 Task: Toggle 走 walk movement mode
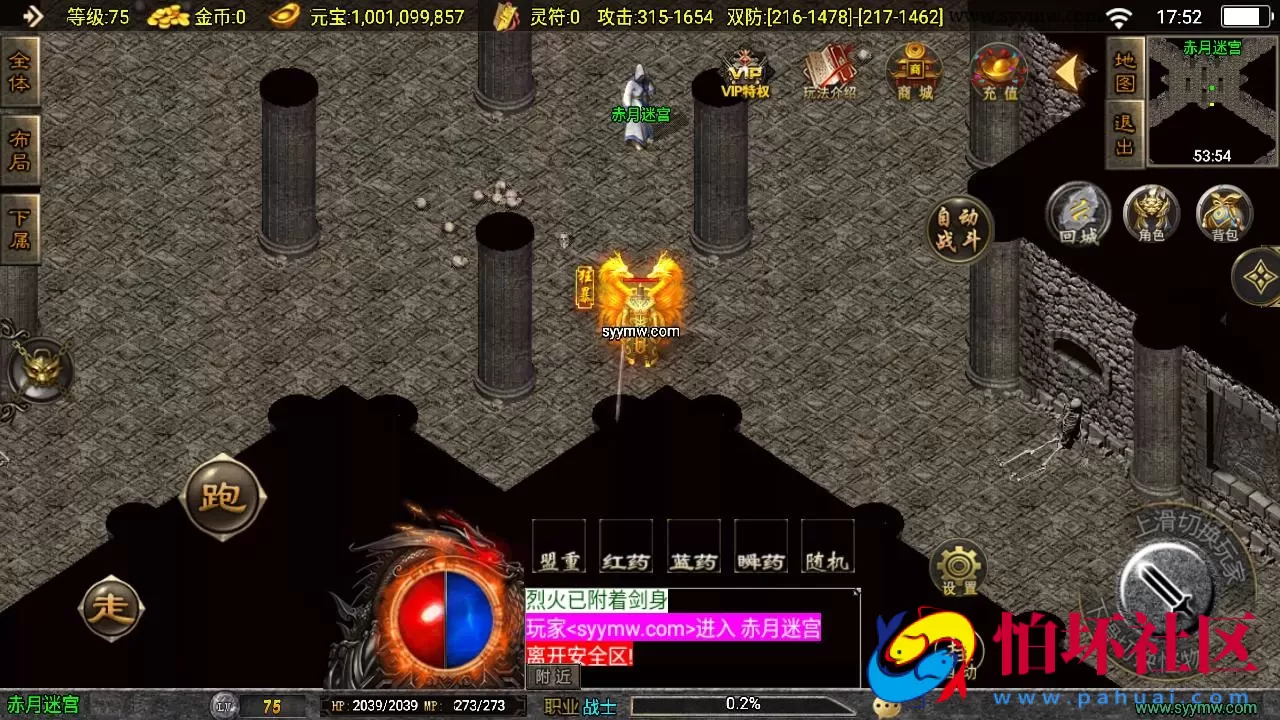[111, 607]
